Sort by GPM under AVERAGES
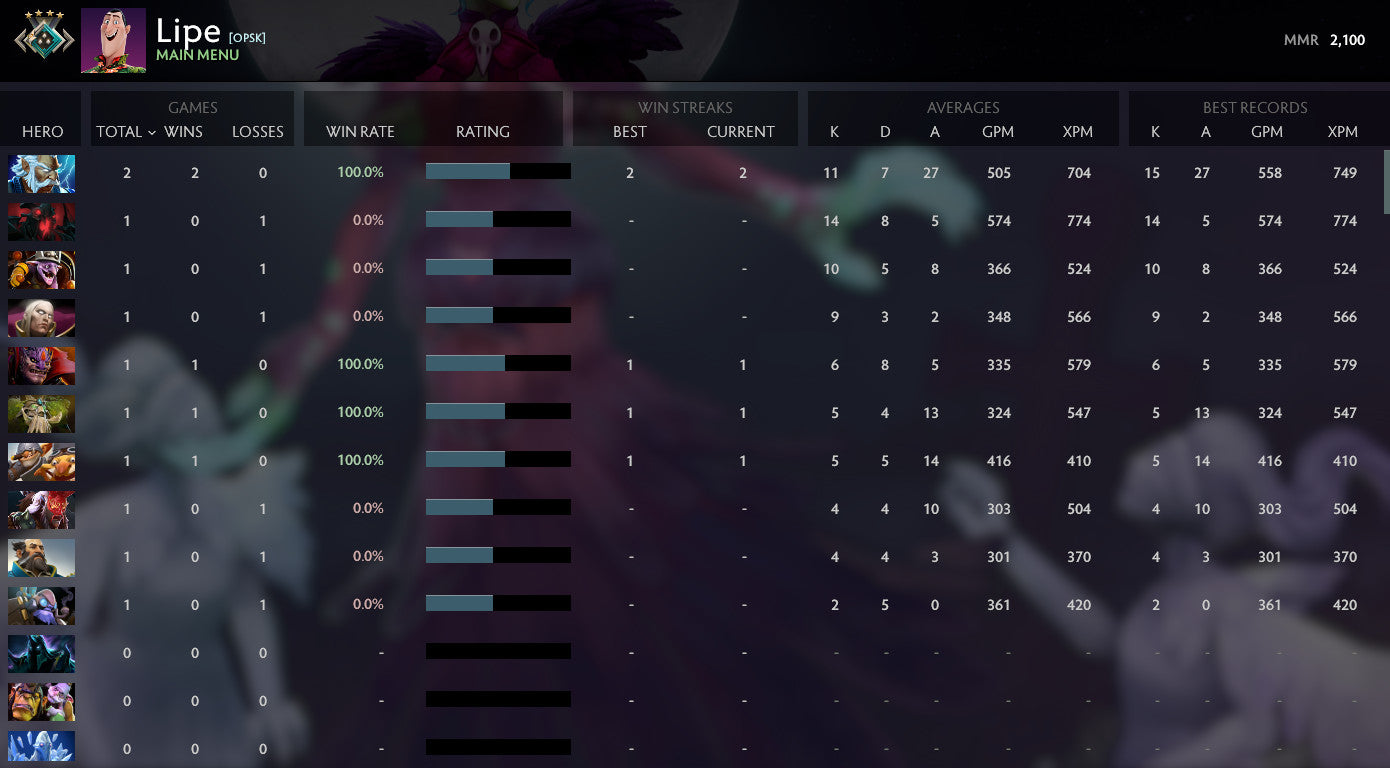 (998, 131)
